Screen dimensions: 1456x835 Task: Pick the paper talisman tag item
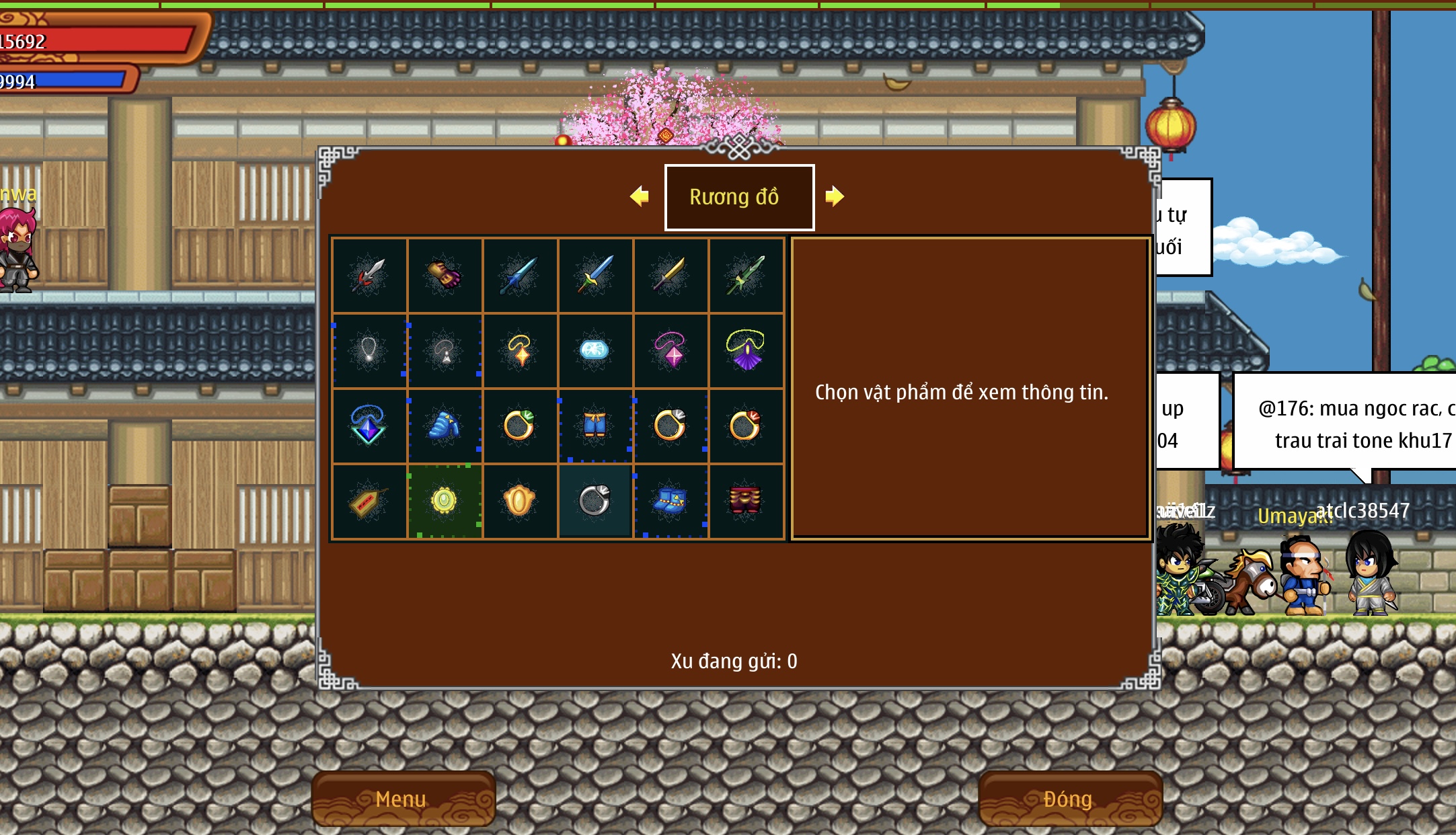tap(369, 501)
